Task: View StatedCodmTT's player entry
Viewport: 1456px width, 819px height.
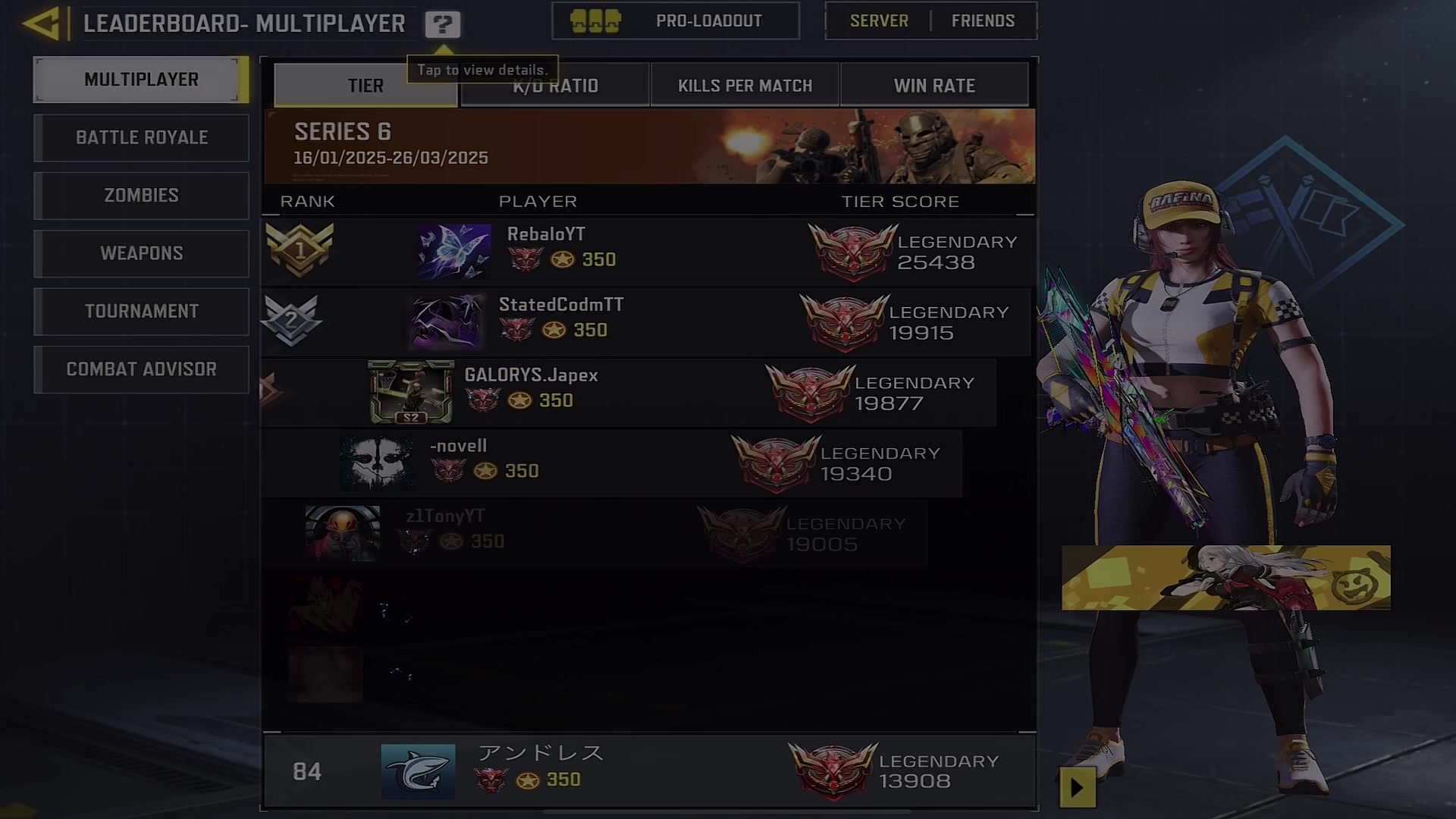Action: [645, 322]
